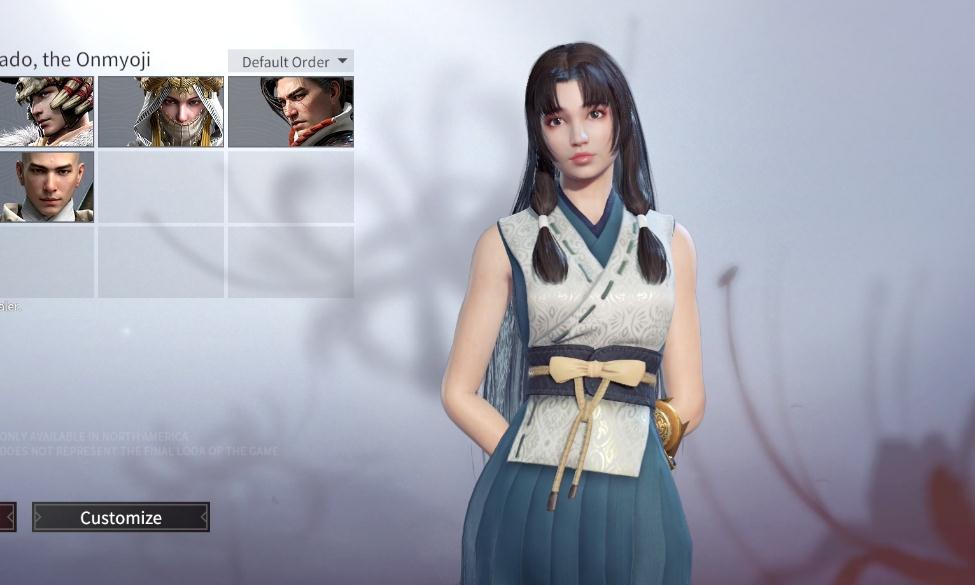Select the hero with the feathered helmet
Screen dimensions: 975x585
(x=46, y=112)
